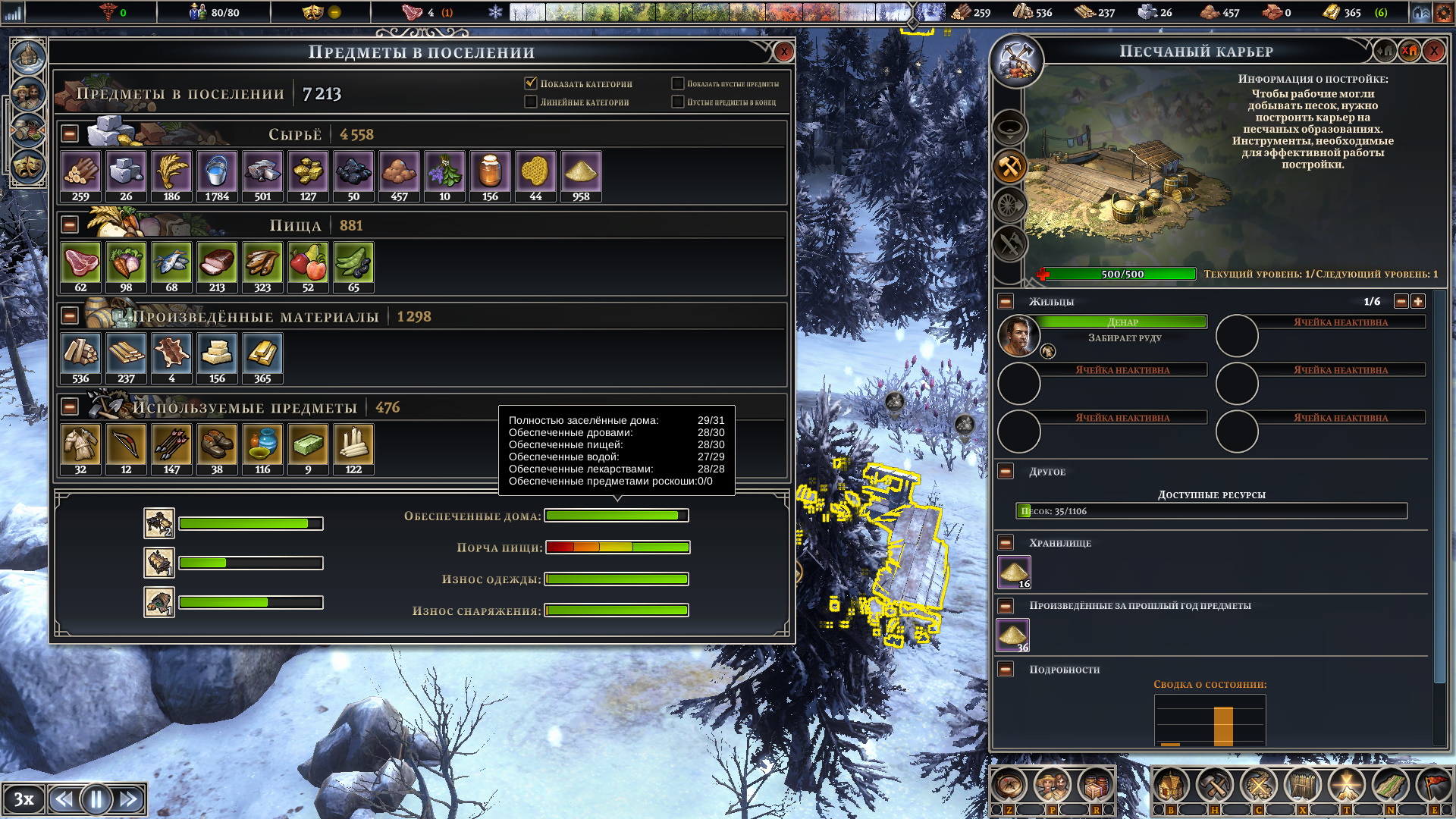Toggle the Показать категории checkbox

coord(531,83)
